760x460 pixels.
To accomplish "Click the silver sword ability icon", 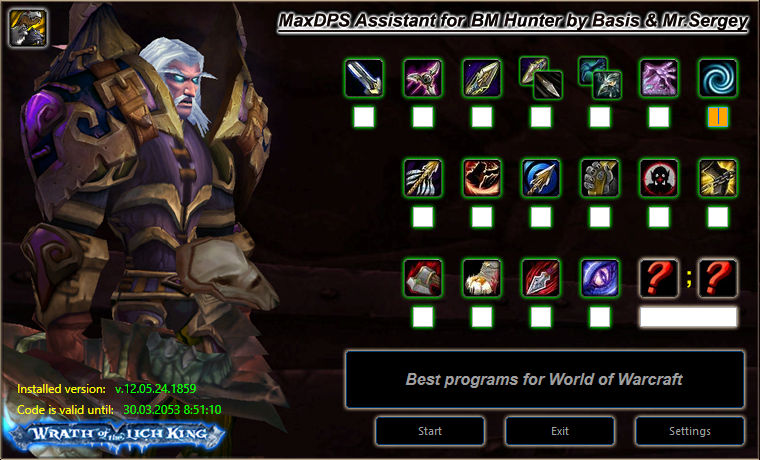I will click(x=364, y=78).
